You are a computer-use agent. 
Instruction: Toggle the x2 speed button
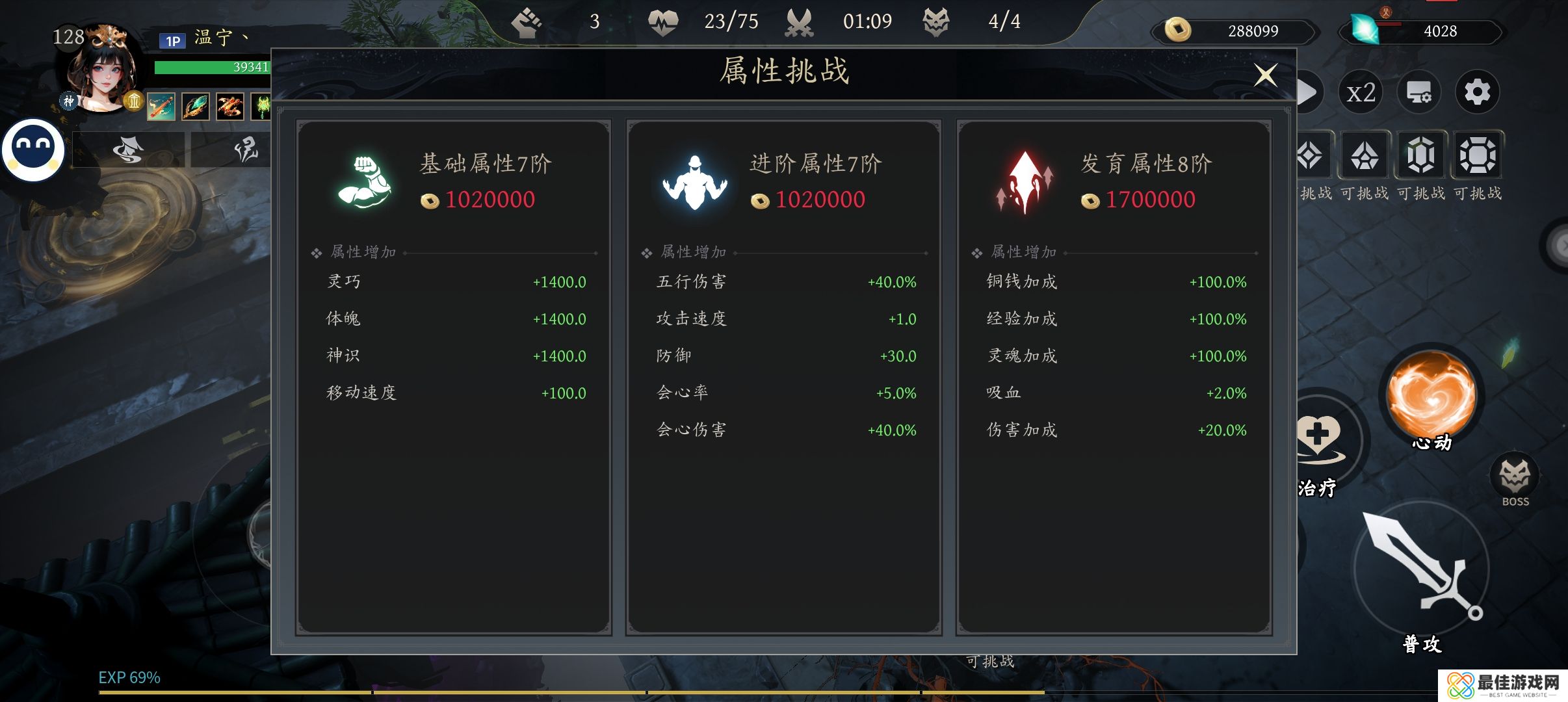pos(1361,92)
